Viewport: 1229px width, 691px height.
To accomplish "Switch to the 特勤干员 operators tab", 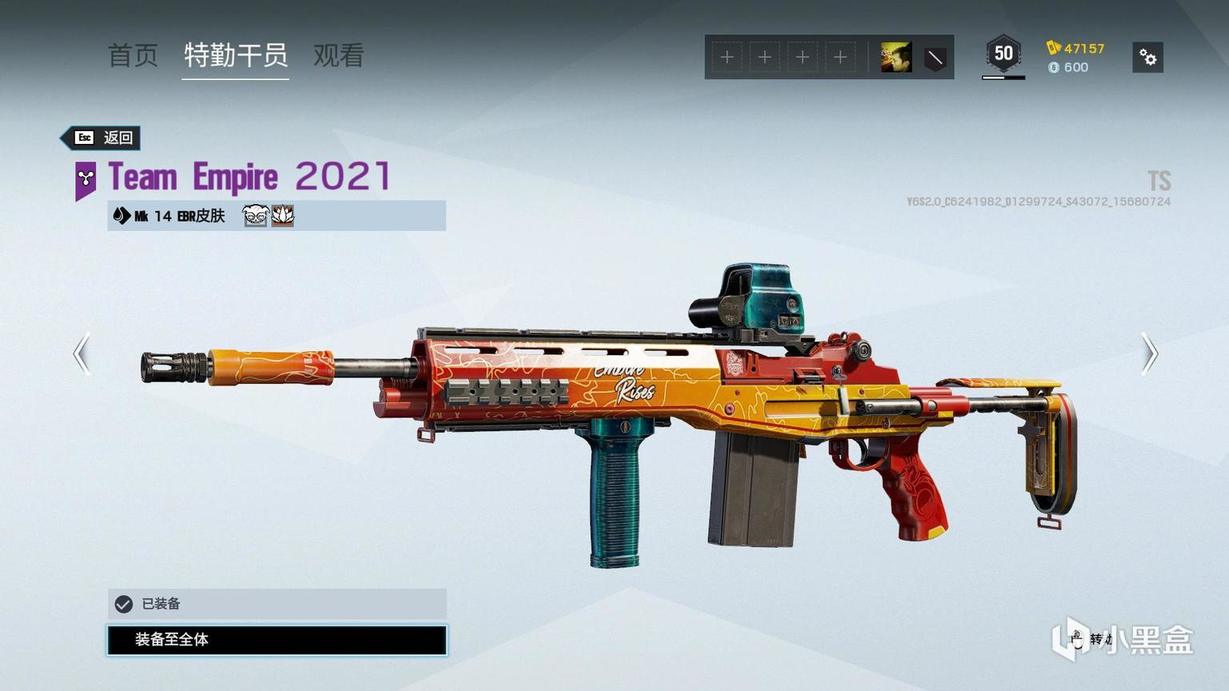I will pyautogui.click(x=236, y=56).
